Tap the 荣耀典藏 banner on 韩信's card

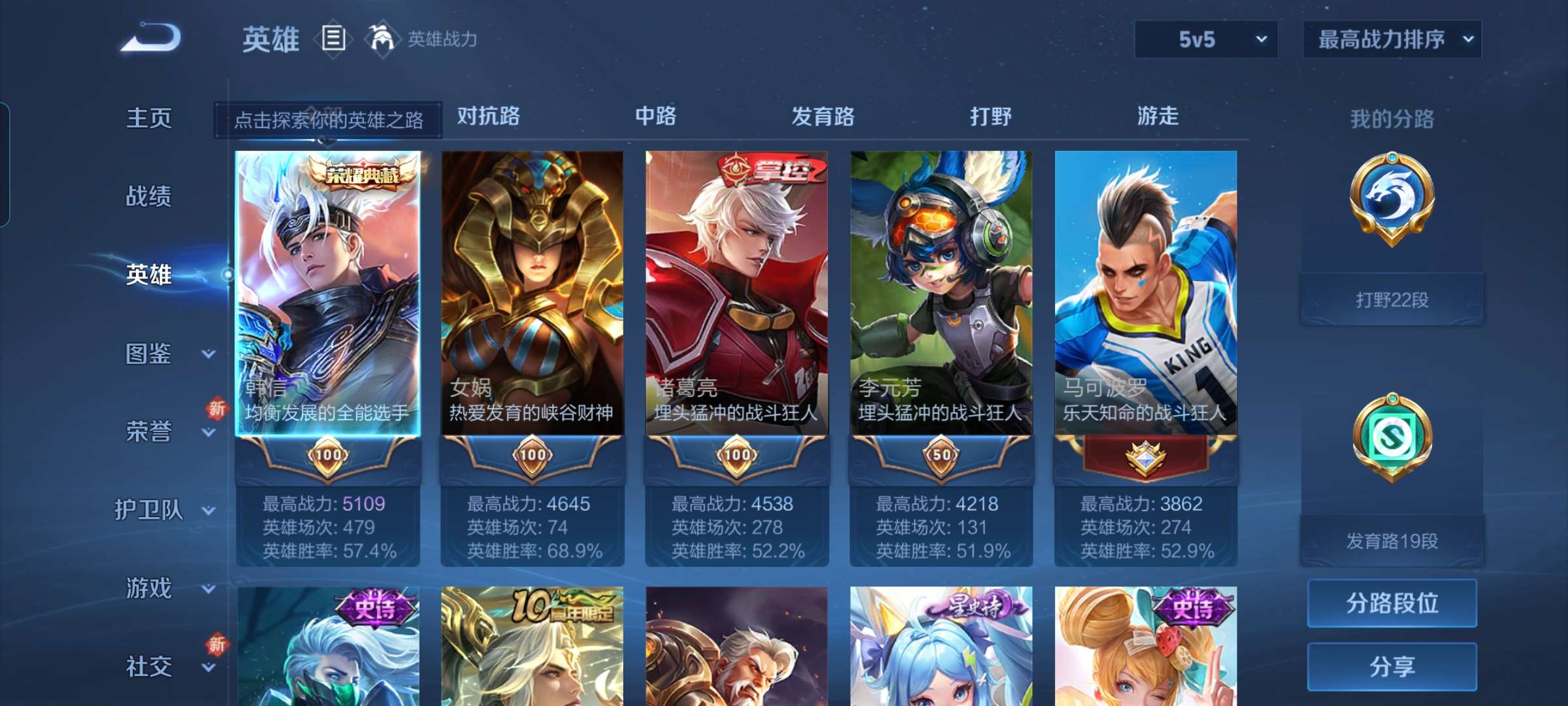360,173
